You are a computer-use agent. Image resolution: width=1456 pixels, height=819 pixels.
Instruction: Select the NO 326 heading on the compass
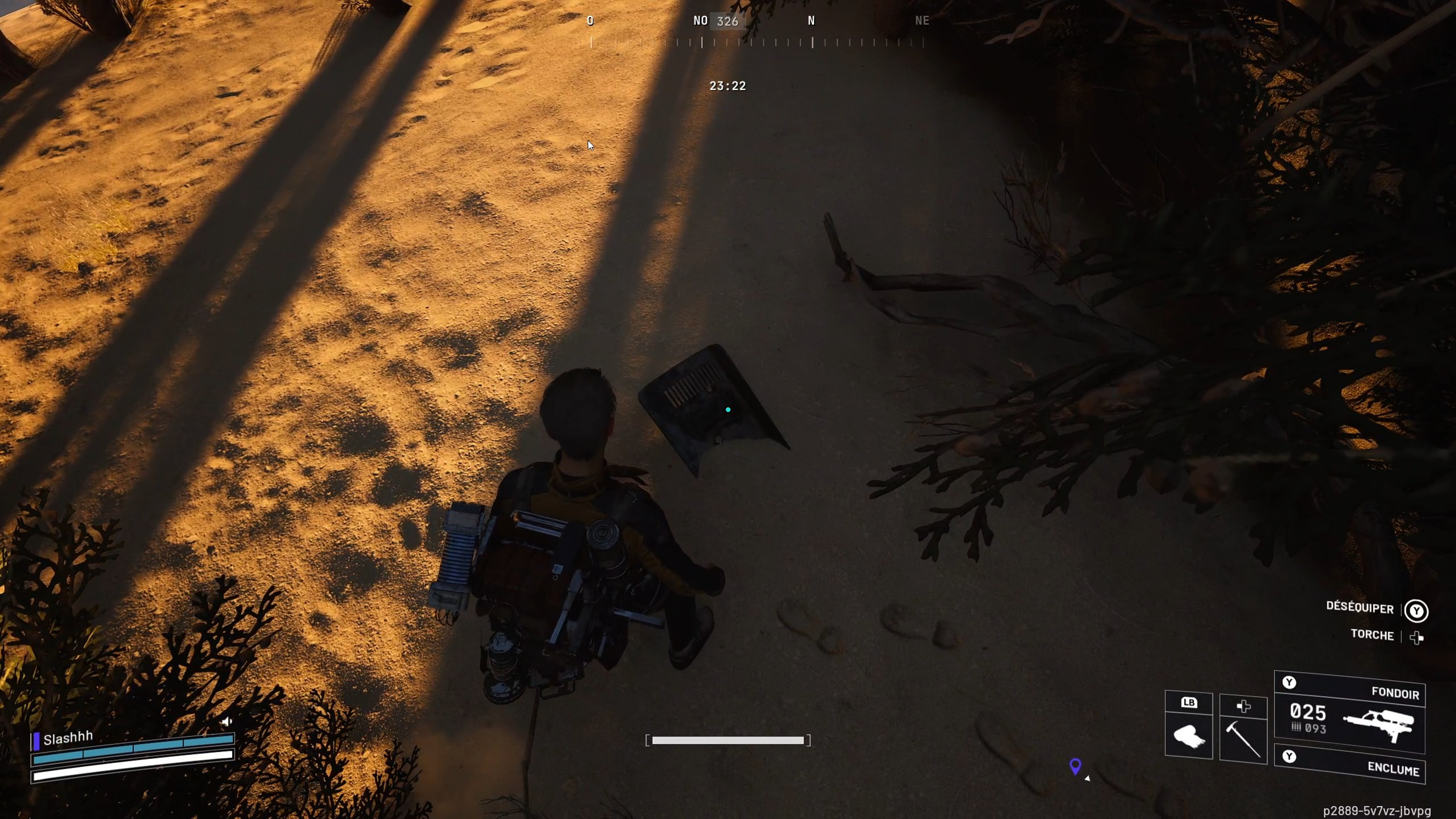715,21
